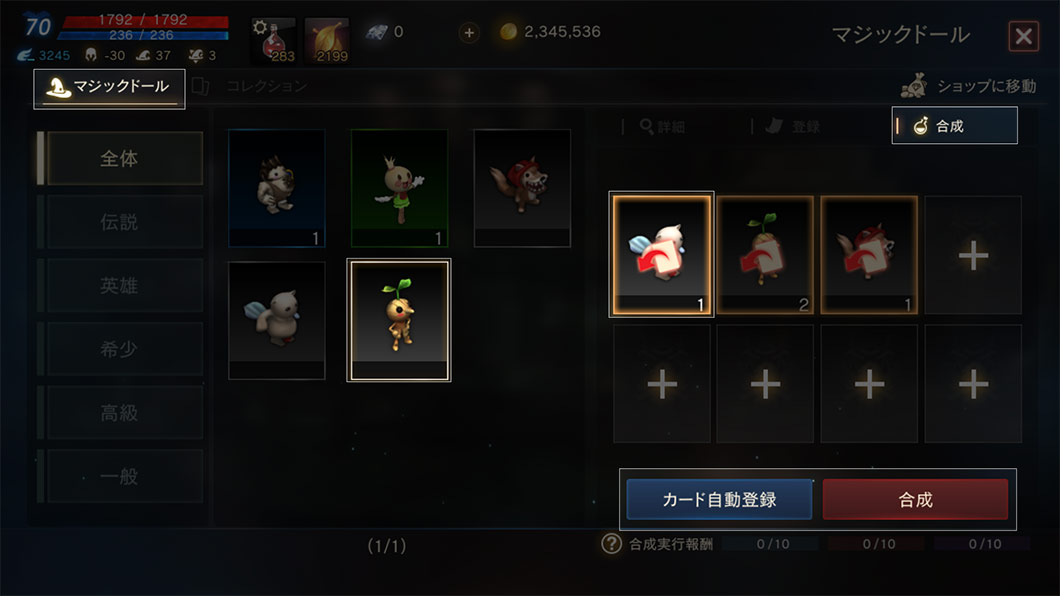The height and width of the screenshot is (596, 1060).
Task: Open the コレクション tab
Action: pyautogui.click(x=265, y=87)
